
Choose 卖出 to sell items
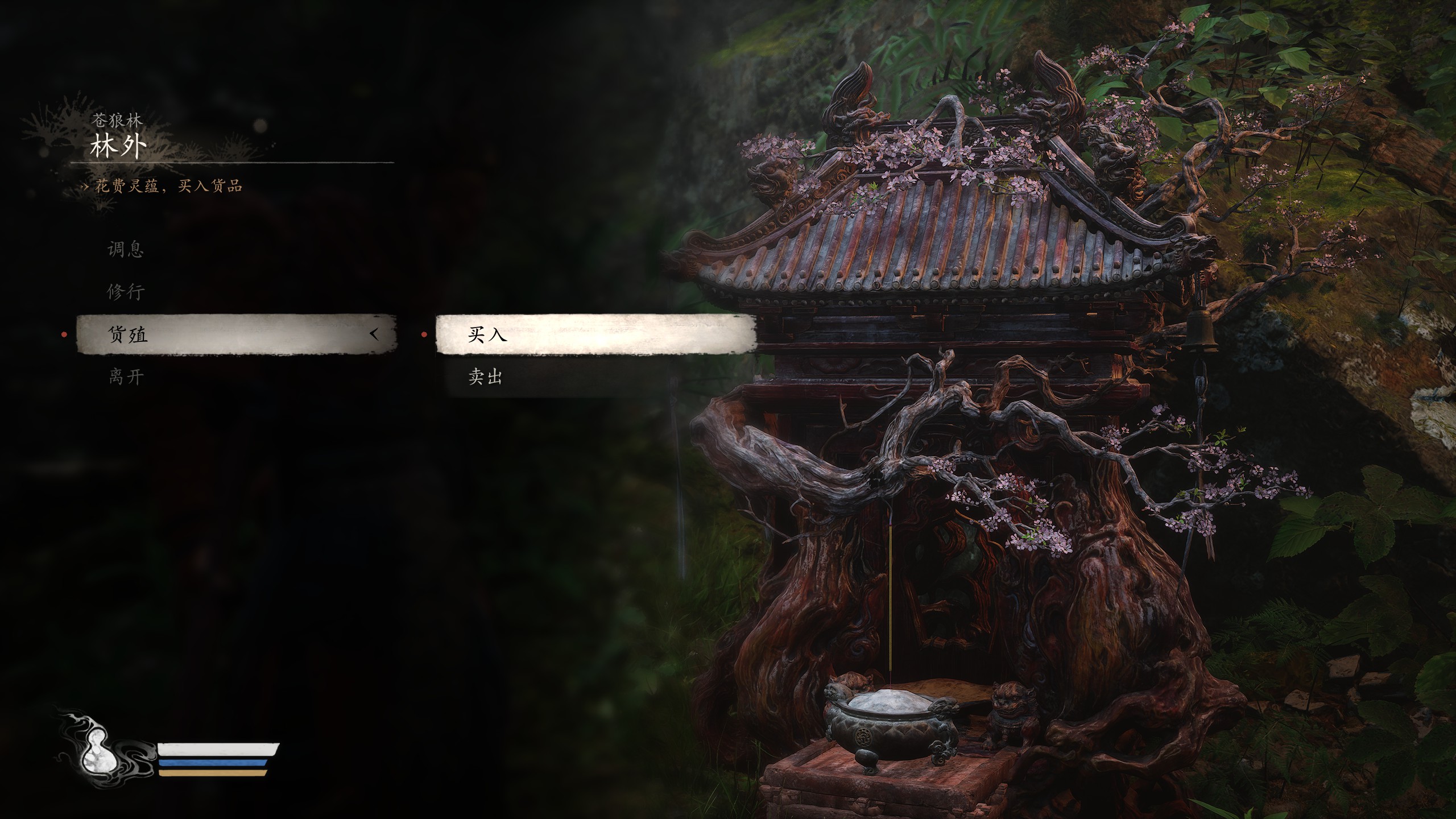(485, 377)
